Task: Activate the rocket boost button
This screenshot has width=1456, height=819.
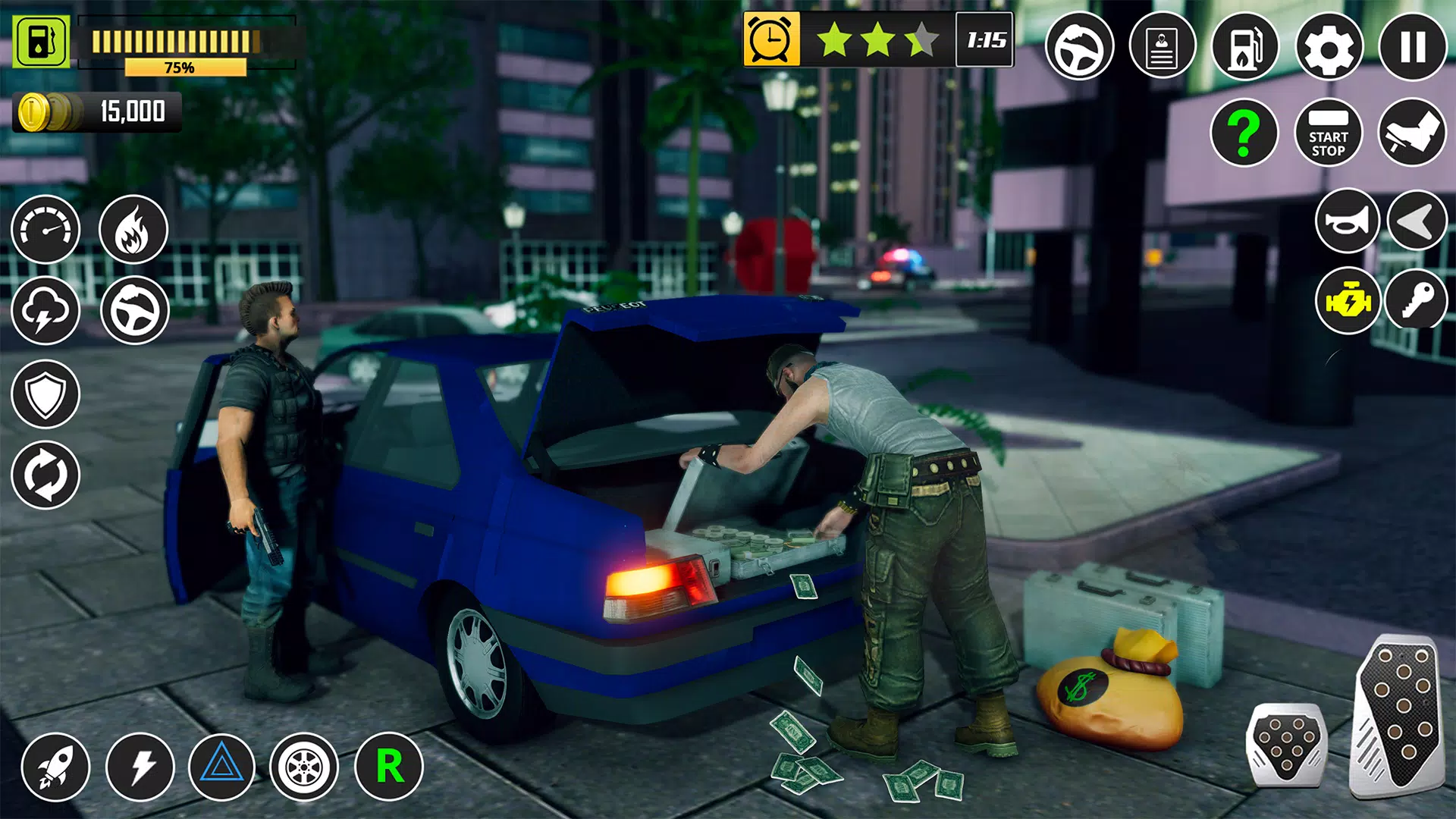Action: 55,767
